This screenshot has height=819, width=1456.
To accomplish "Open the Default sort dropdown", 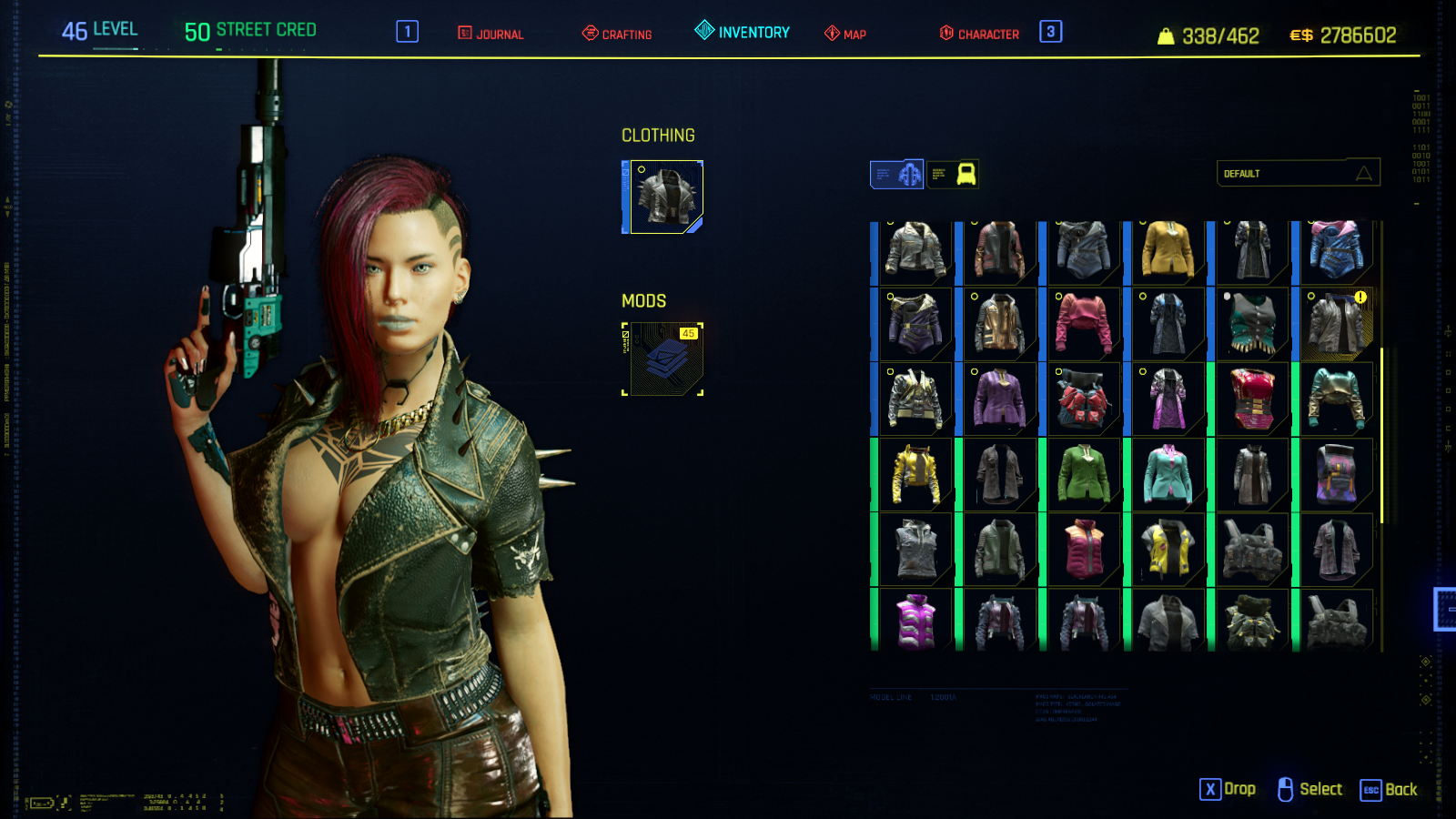I will 1298,173.
